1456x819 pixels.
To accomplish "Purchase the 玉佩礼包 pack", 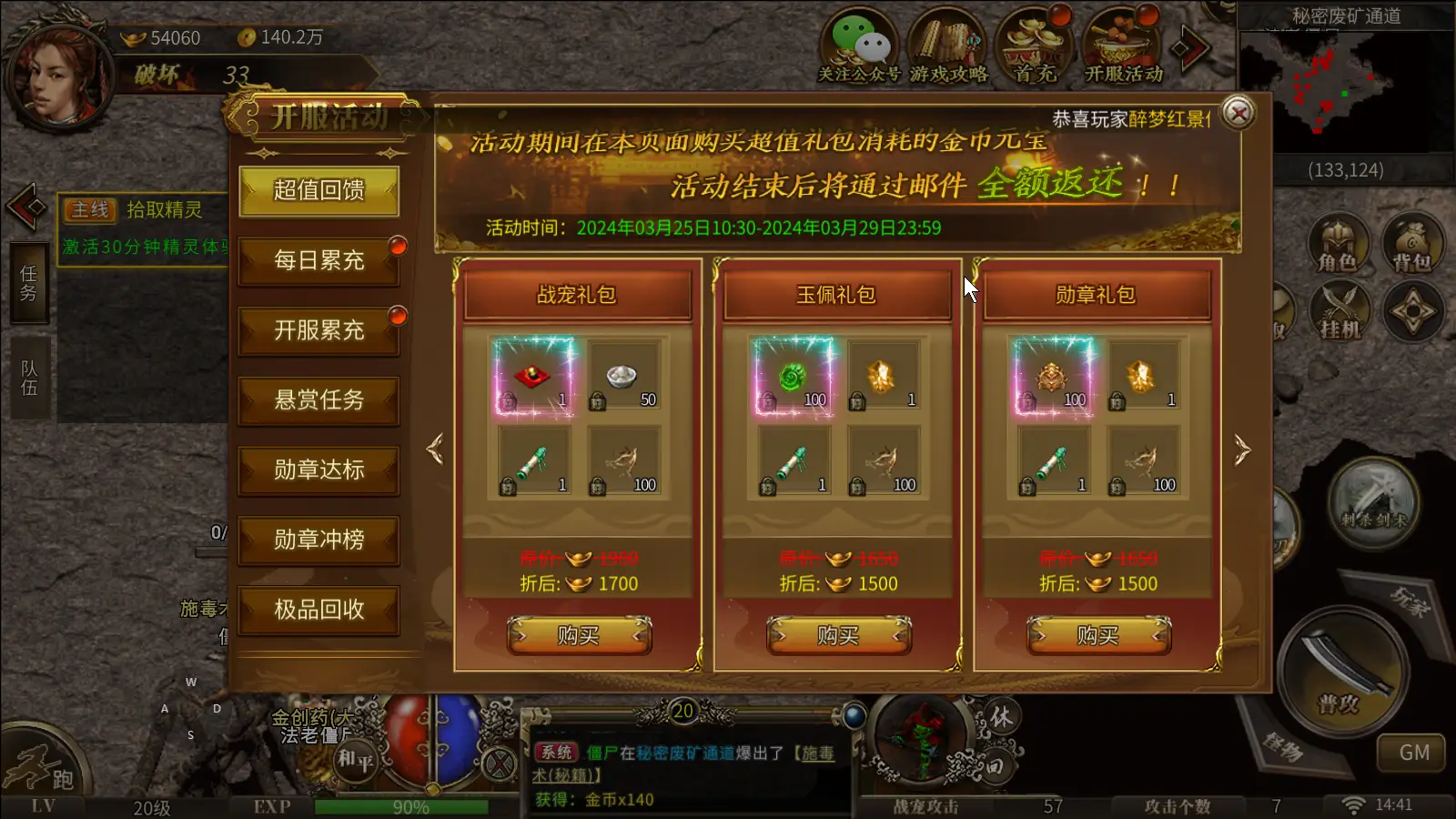I will coord(838,635).
